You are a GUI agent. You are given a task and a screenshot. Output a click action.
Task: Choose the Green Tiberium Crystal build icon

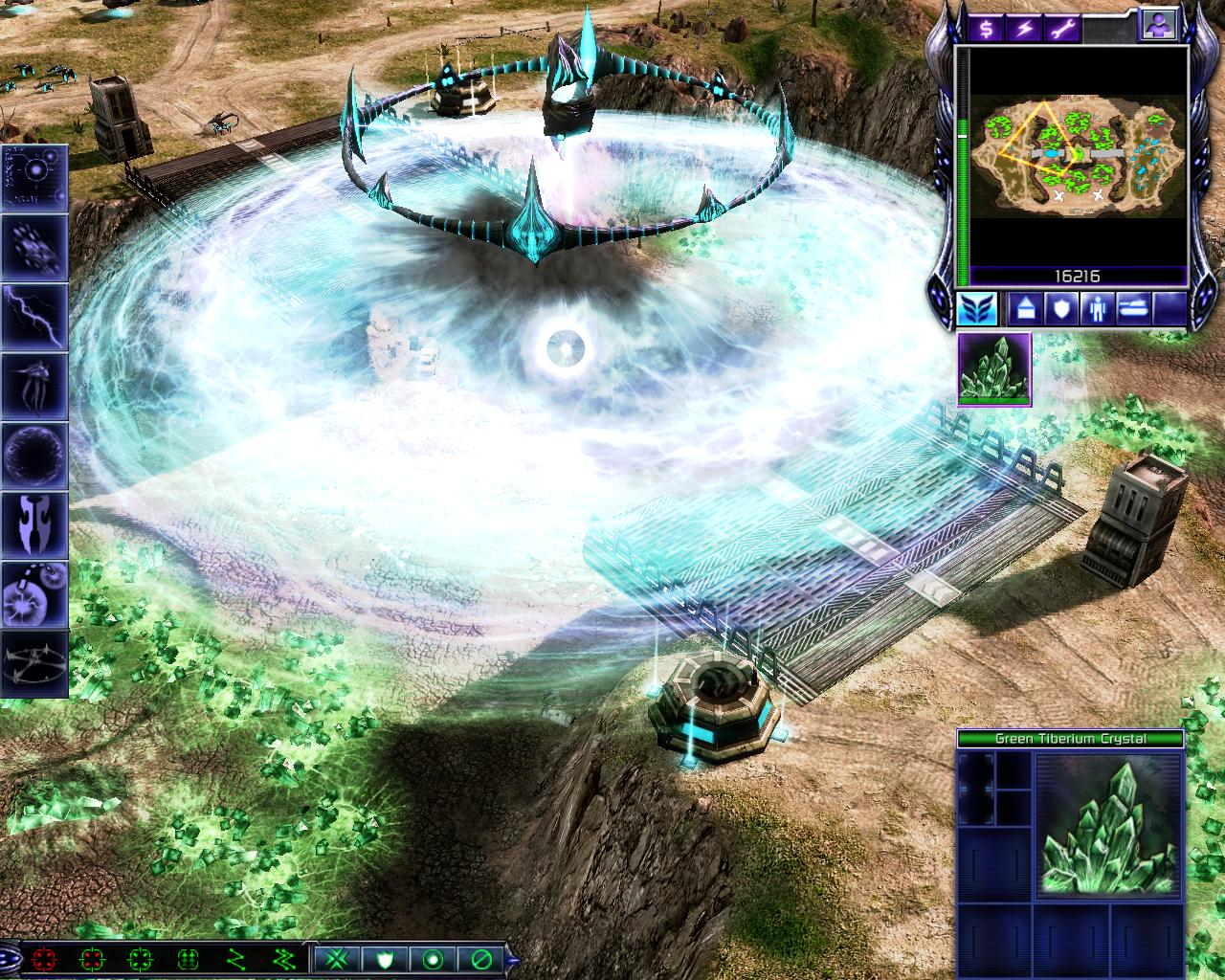click(994, 368)
